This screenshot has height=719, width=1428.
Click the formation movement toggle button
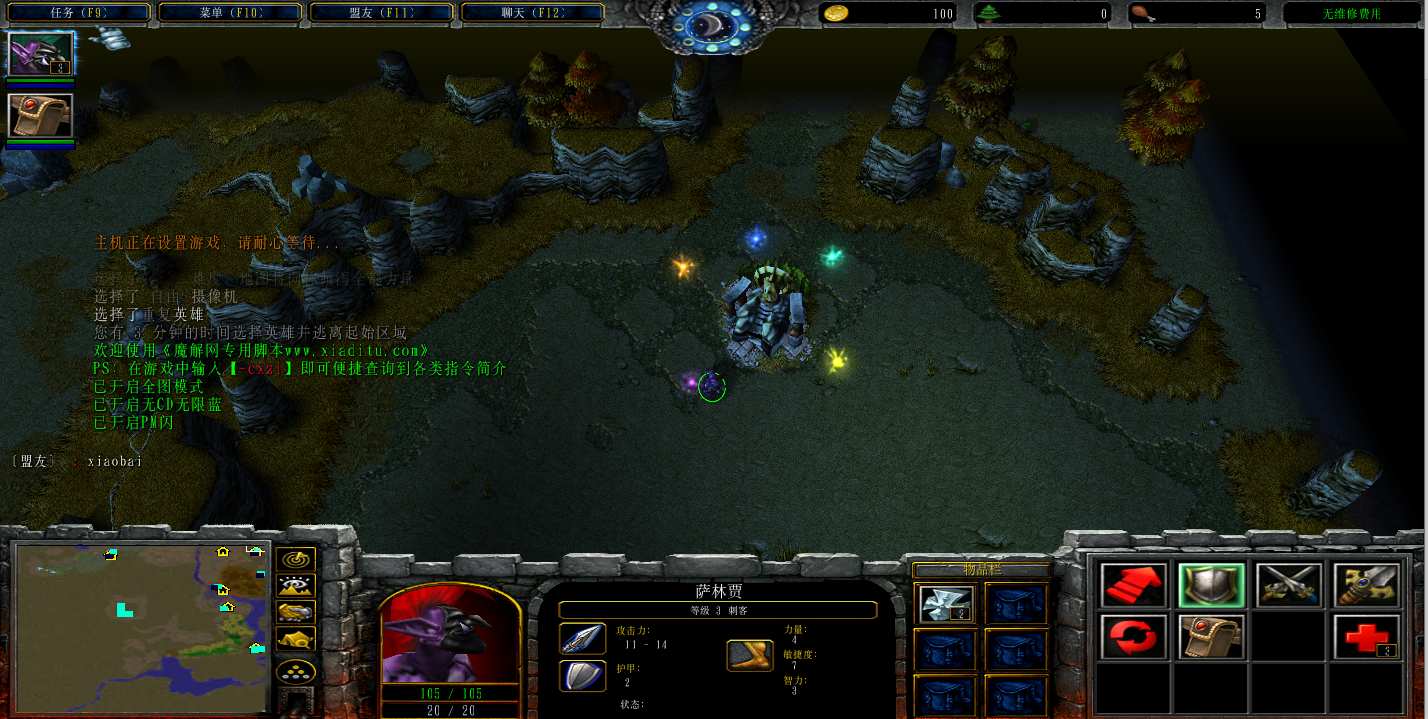point(296,671)
